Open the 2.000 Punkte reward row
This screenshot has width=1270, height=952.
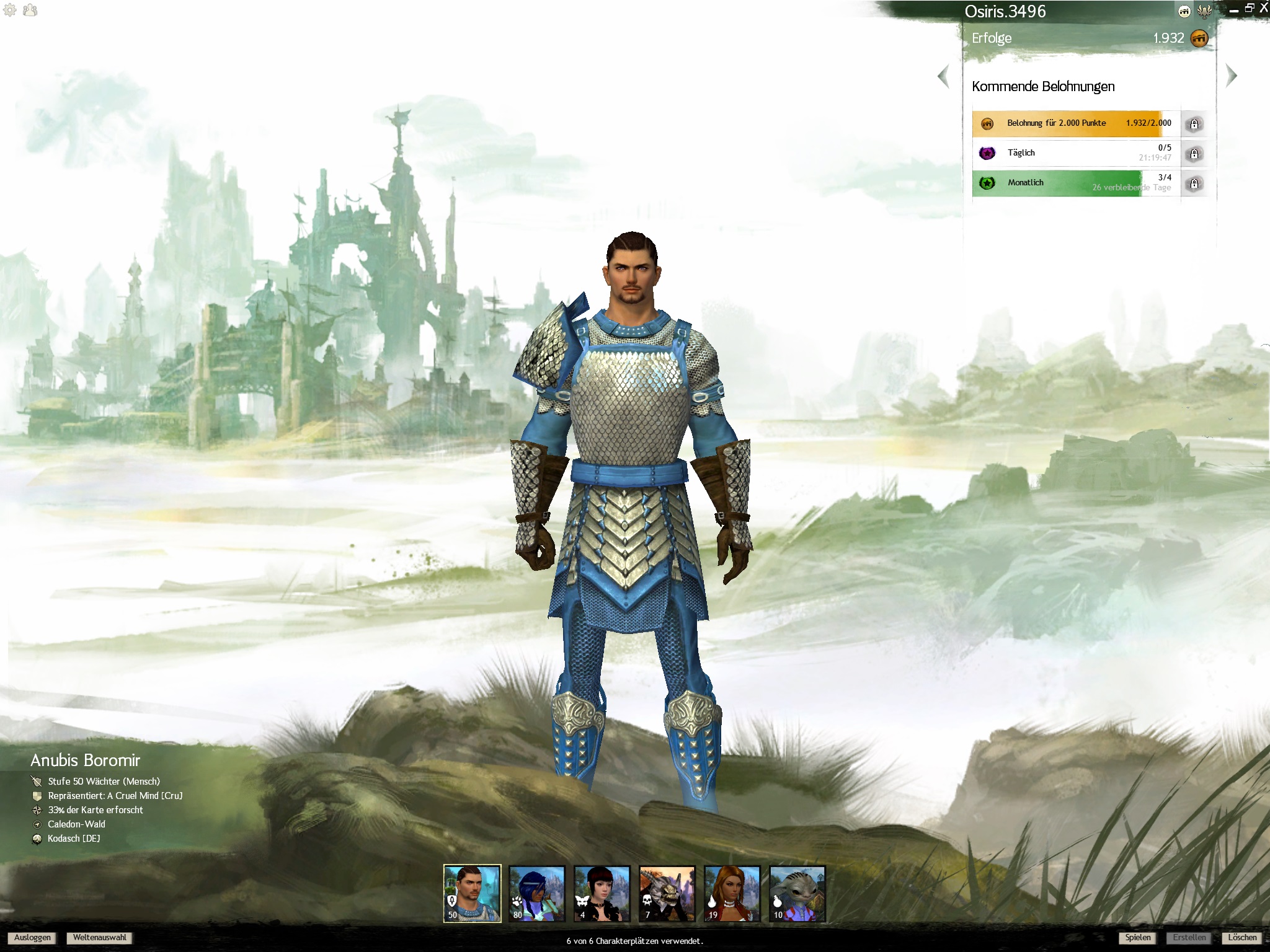[1075, 123]
